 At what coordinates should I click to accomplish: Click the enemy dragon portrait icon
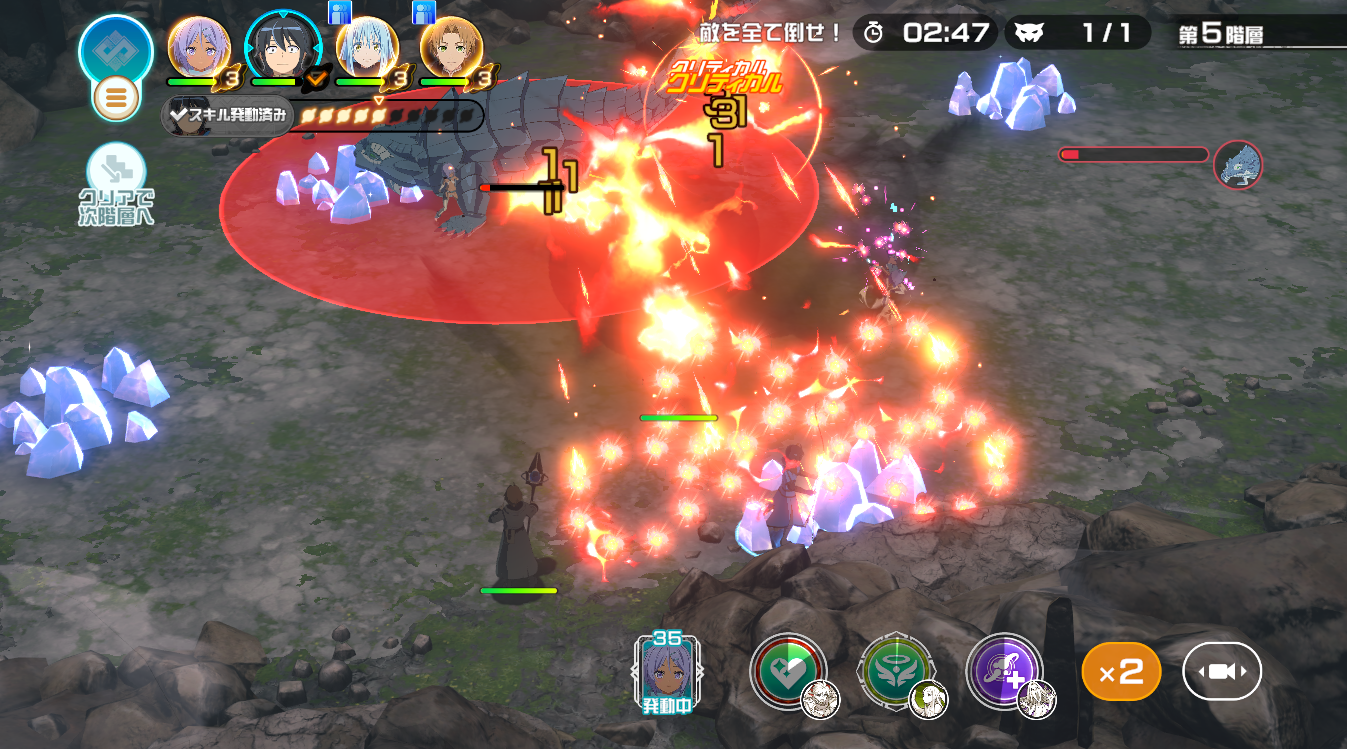[1238, 164]
